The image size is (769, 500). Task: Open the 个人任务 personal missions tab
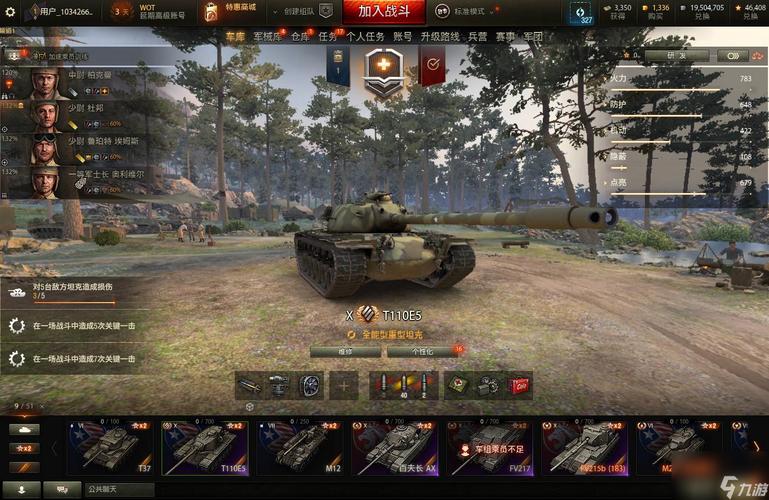[365, 37]
